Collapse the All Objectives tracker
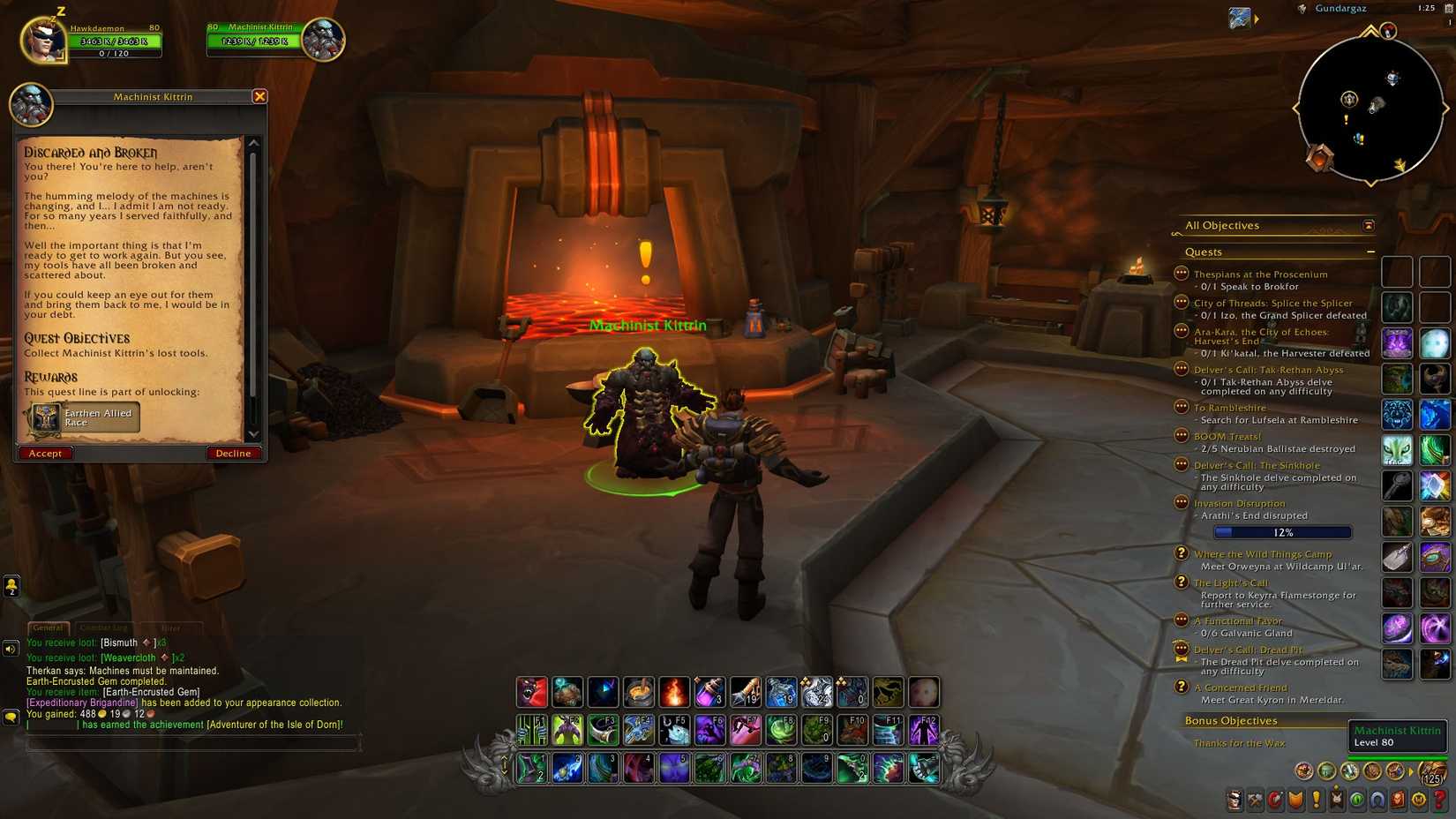 point(1369,225)
